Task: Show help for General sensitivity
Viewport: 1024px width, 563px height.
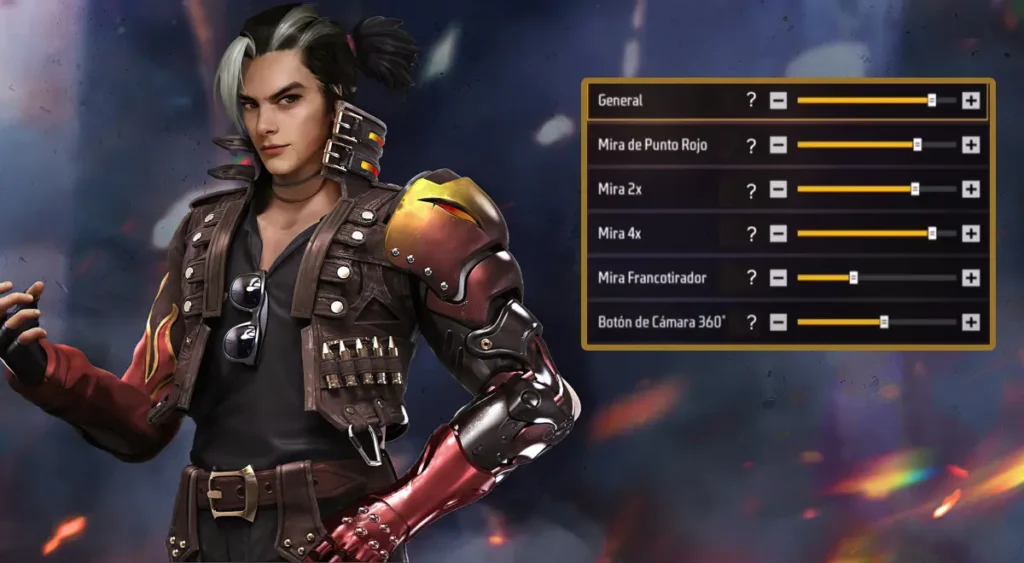Action: 751,100
